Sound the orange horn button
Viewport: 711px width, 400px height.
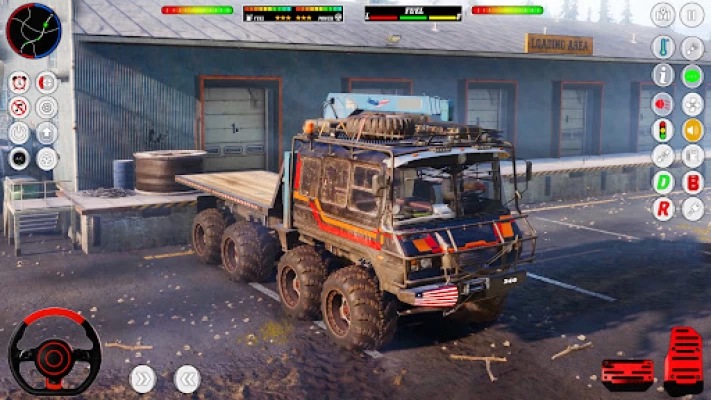tap(692, 129)
